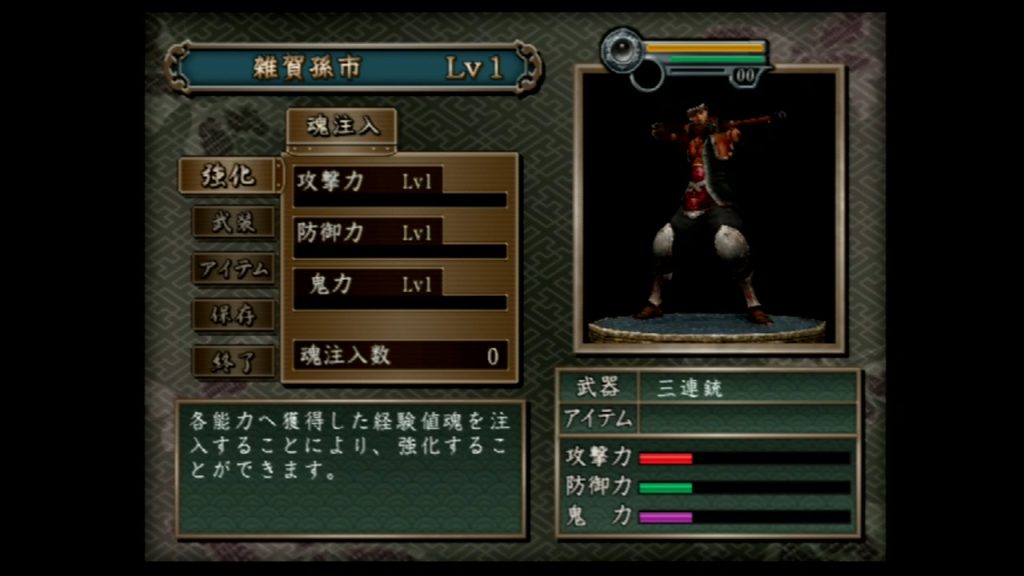Select the 強化 menu entry
The image size is (1024, 576).
coord(228,176)
